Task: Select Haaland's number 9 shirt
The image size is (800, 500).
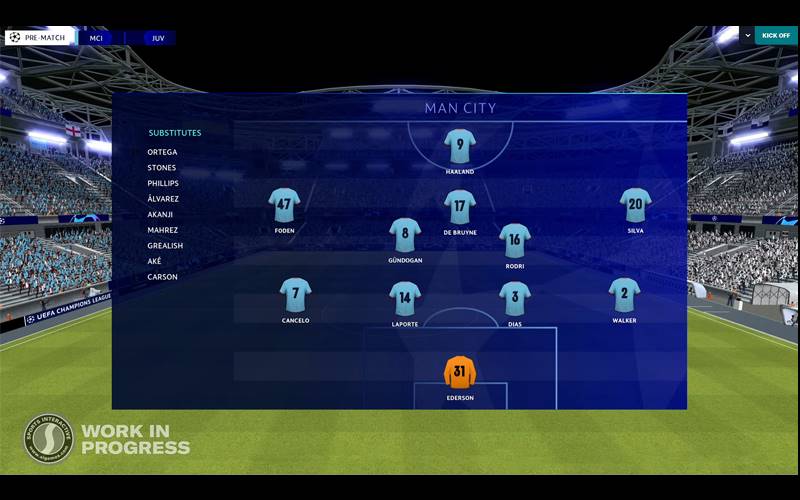Action: click(x=460, y=146)
